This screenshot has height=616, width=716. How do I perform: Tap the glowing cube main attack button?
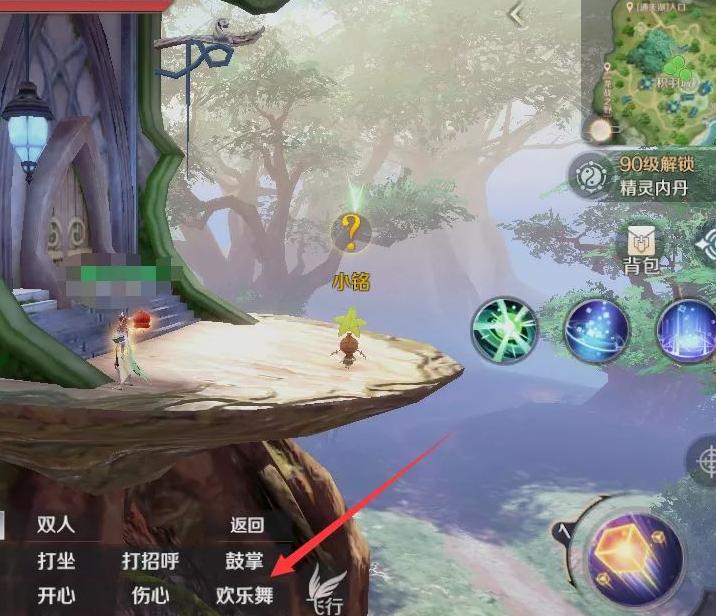click(636, 551)
